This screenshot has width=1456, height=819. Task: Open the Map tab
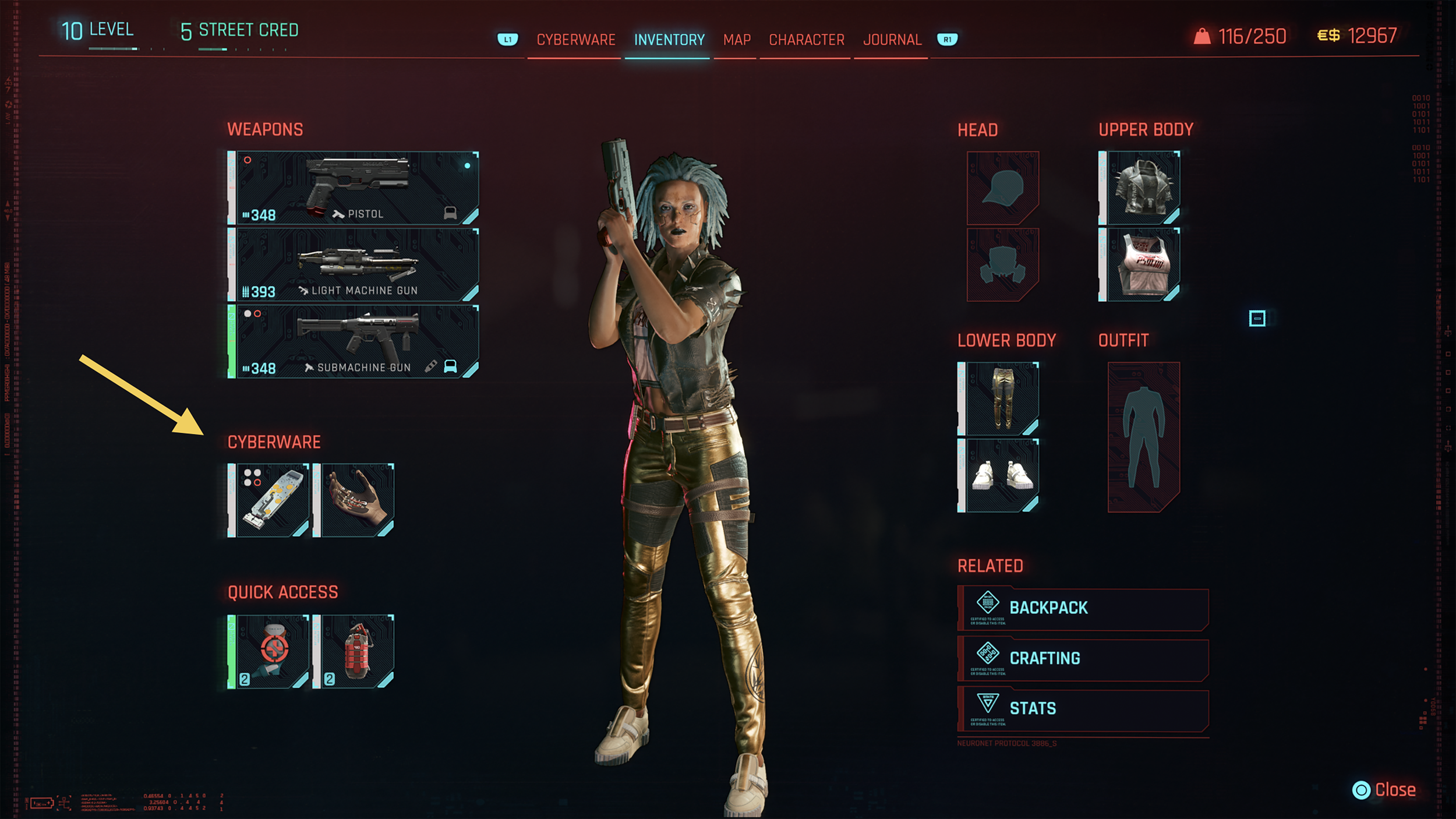point(736,40)
